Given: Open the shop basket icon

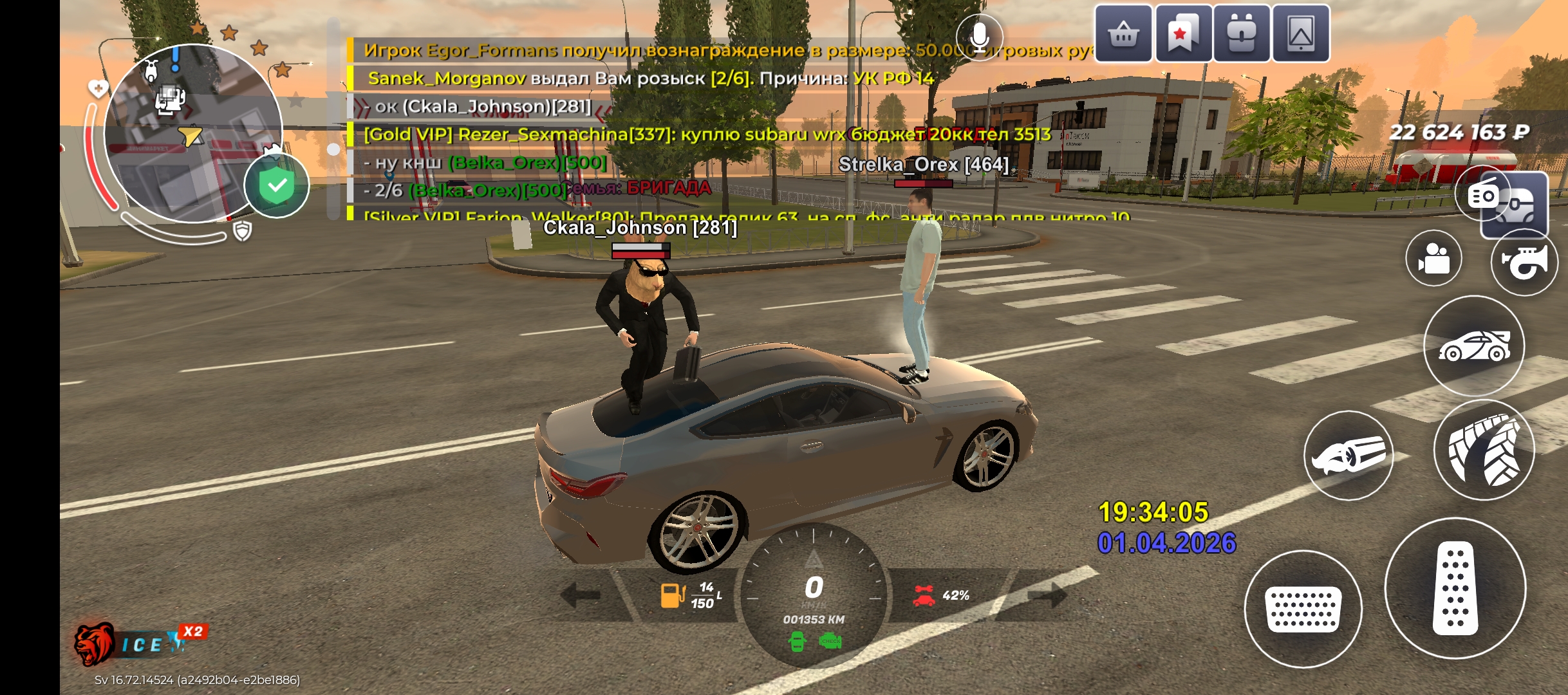Looking at the screenshot, I should point(1123,33).
